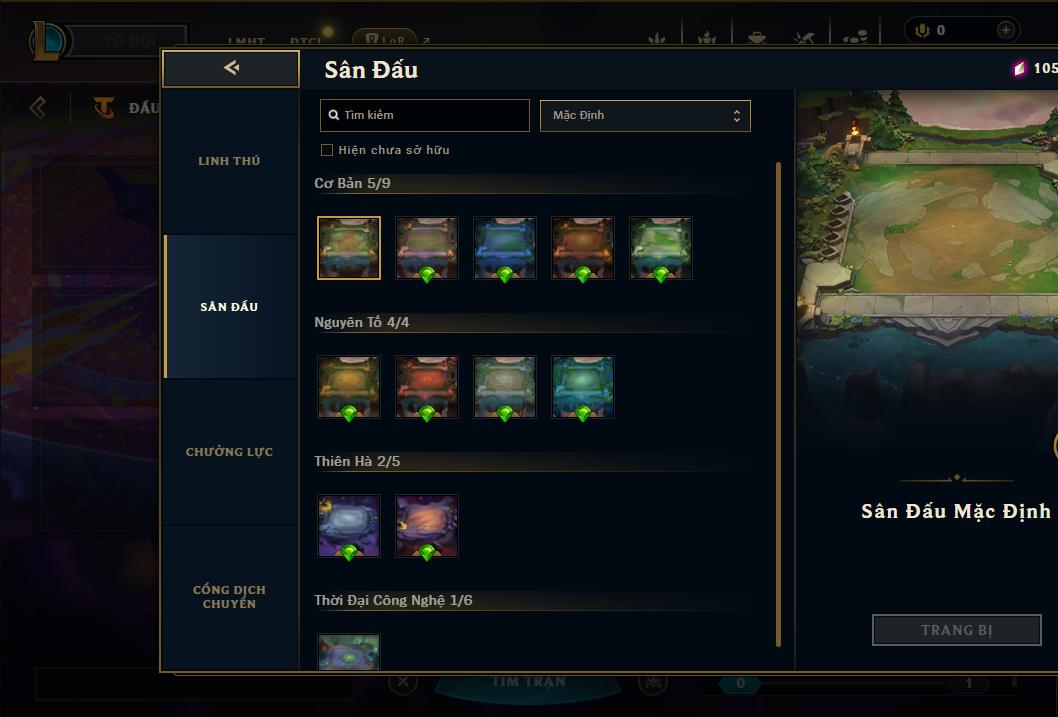Open the Chưởng Lực tab
Image resolution: width=1058 pixels, height=717 pixels.
pos(229,452)
